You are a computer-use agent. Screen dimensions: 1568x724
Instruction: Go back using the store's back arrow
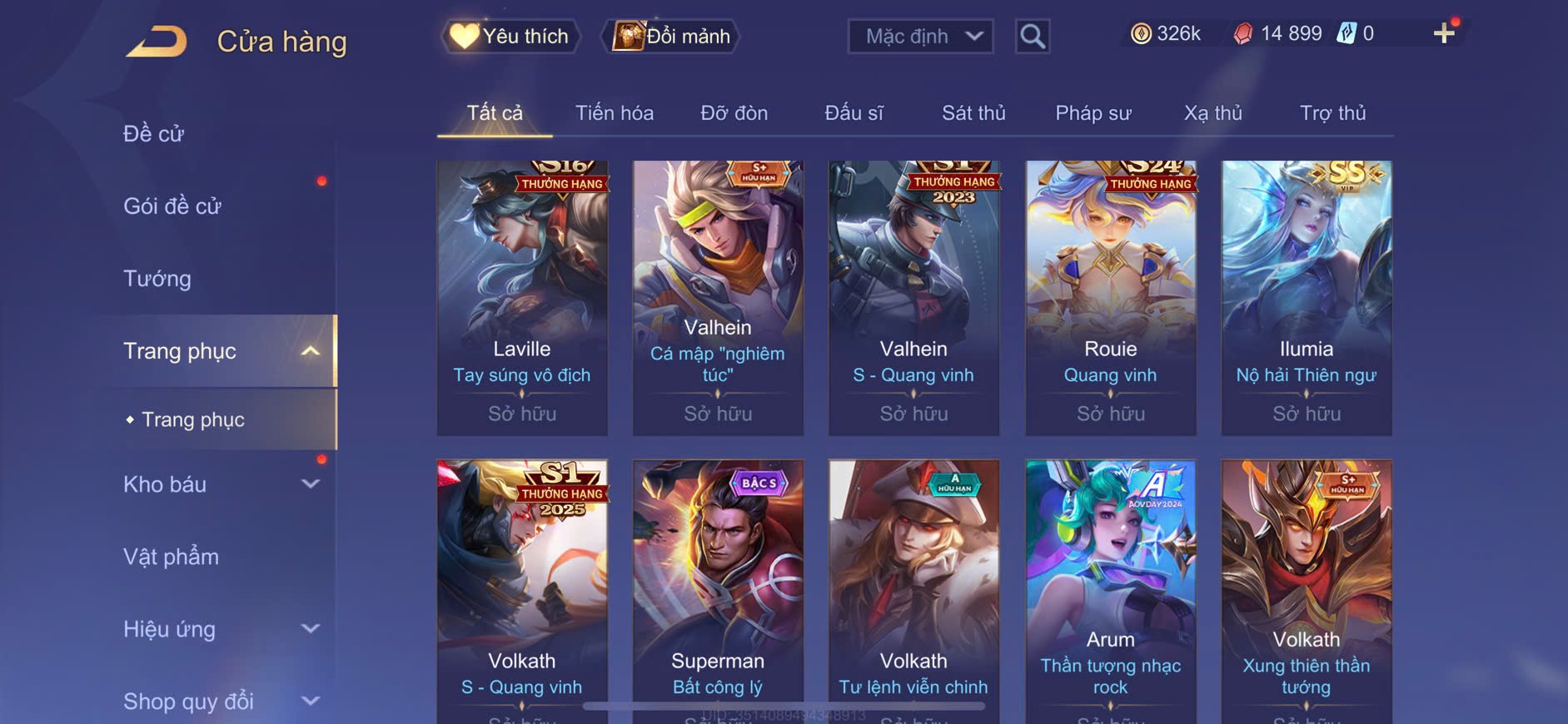tap(157, 41)
